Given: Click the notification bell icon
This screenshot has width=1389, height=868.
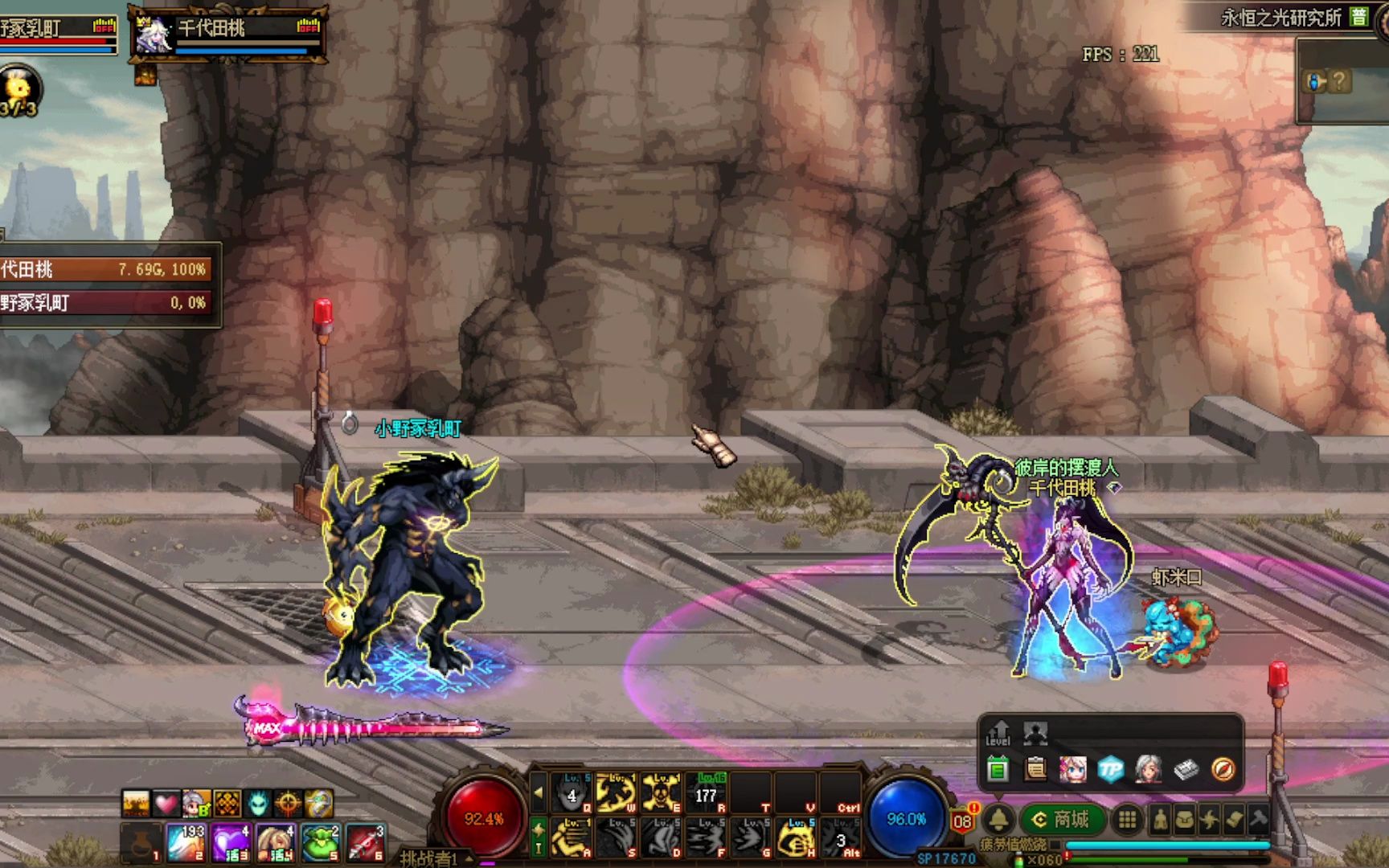Looking at the screenshot, I should point(998,819).
